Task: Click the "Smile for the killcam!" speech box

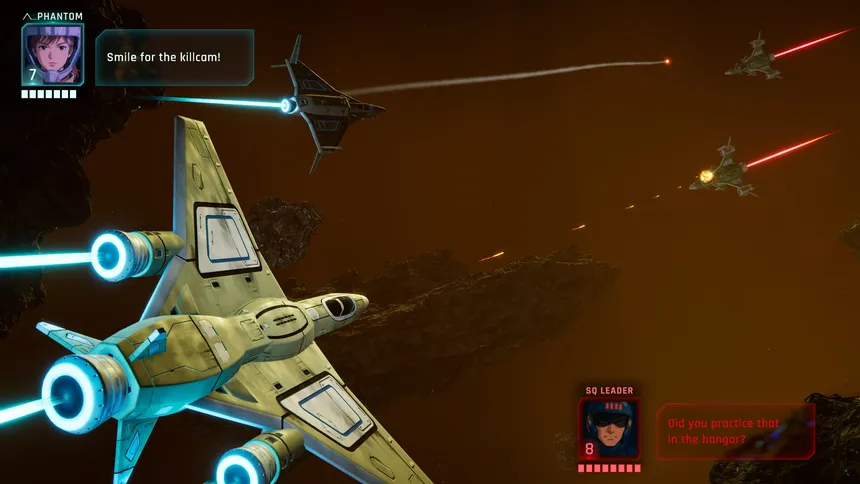Action: click(175, 57)
